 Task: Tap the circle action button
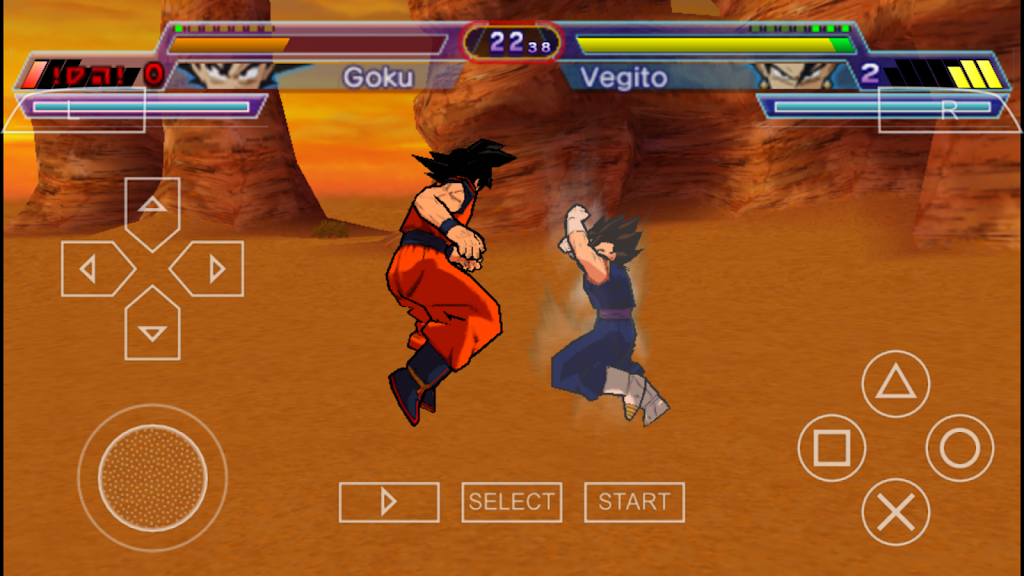point(959,448)
